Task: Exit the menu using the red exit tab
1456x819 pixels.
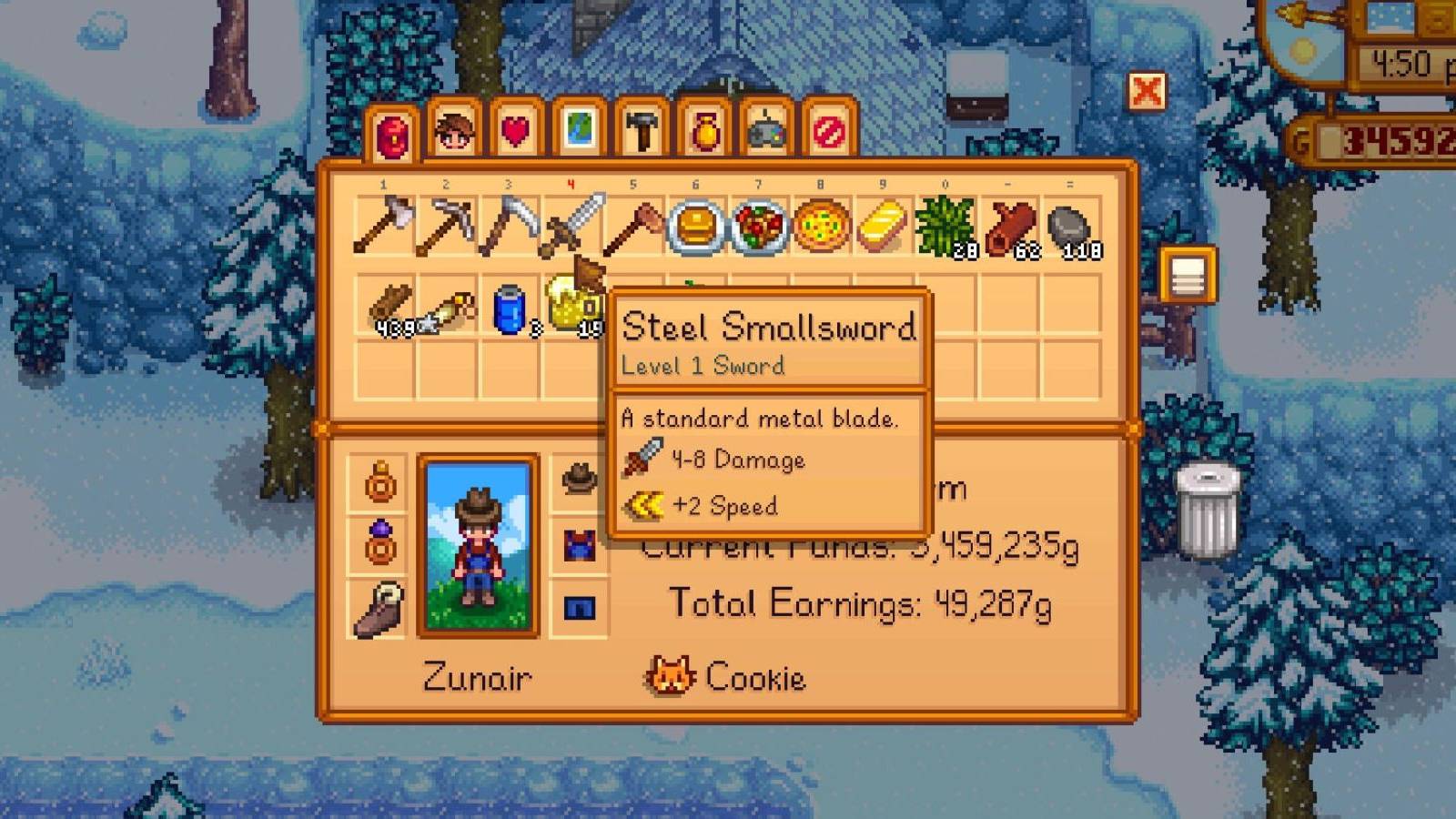Action: pos(828,132)
